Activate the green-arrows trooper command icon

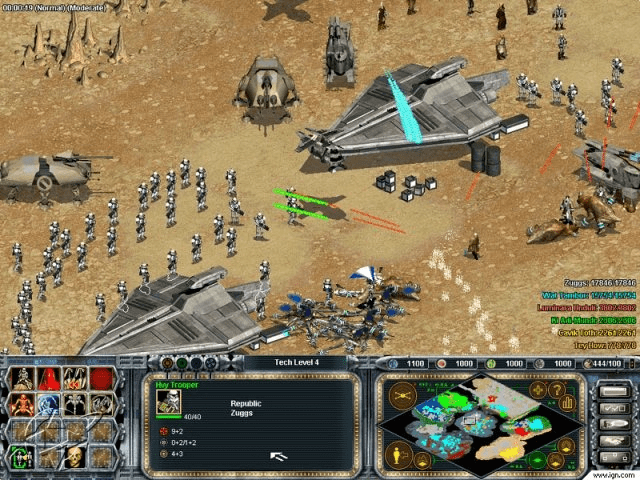pyautogui.click(x=21, y=458)
